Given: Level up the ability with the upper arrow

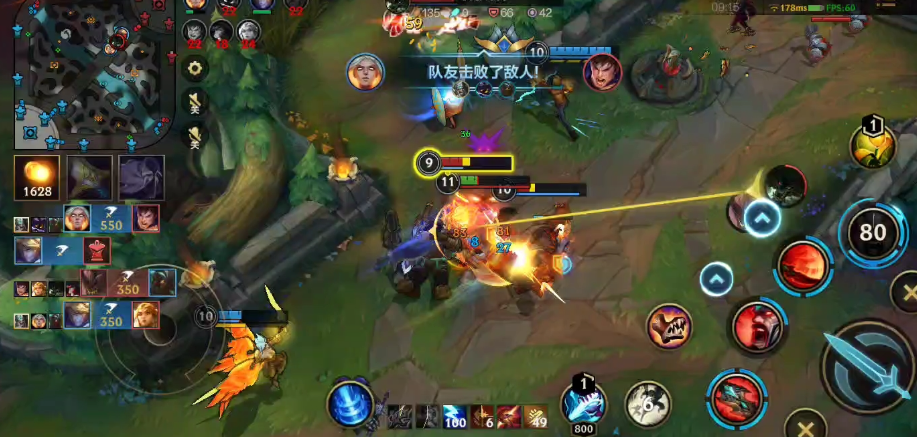Looking at the screenshot, I should pyautogui.click(x=762, y=218).
